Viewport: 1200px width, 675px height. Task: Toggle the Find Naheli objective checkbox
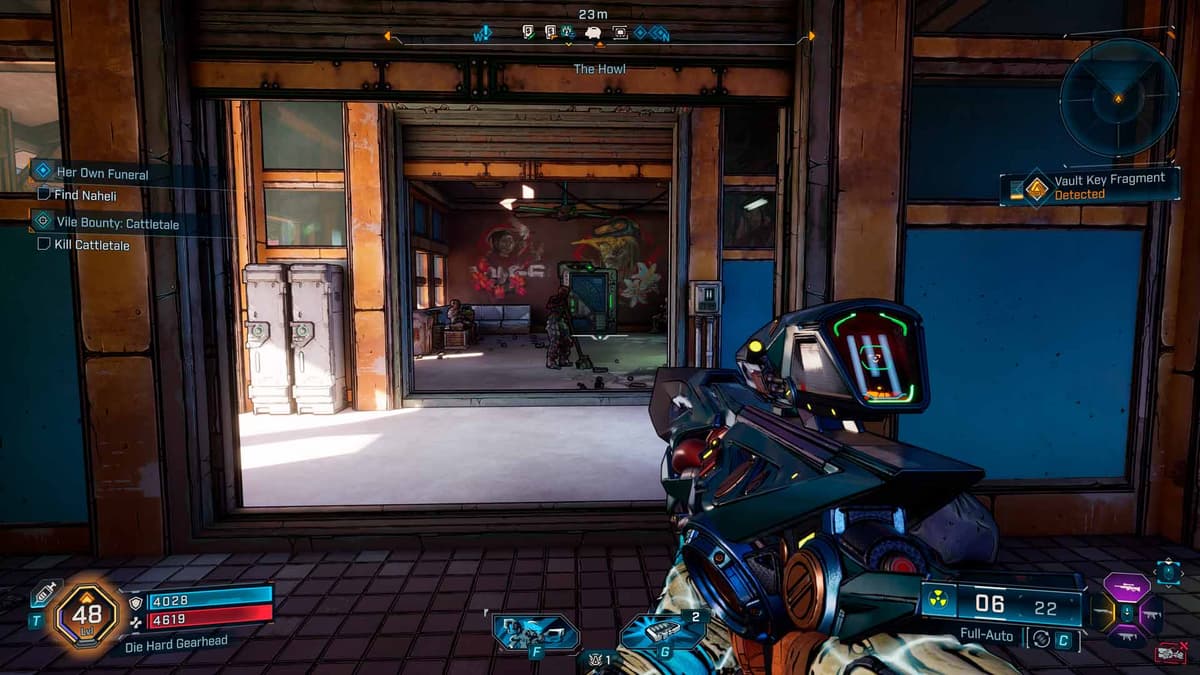pyautogui.click(x=44, y=195)
